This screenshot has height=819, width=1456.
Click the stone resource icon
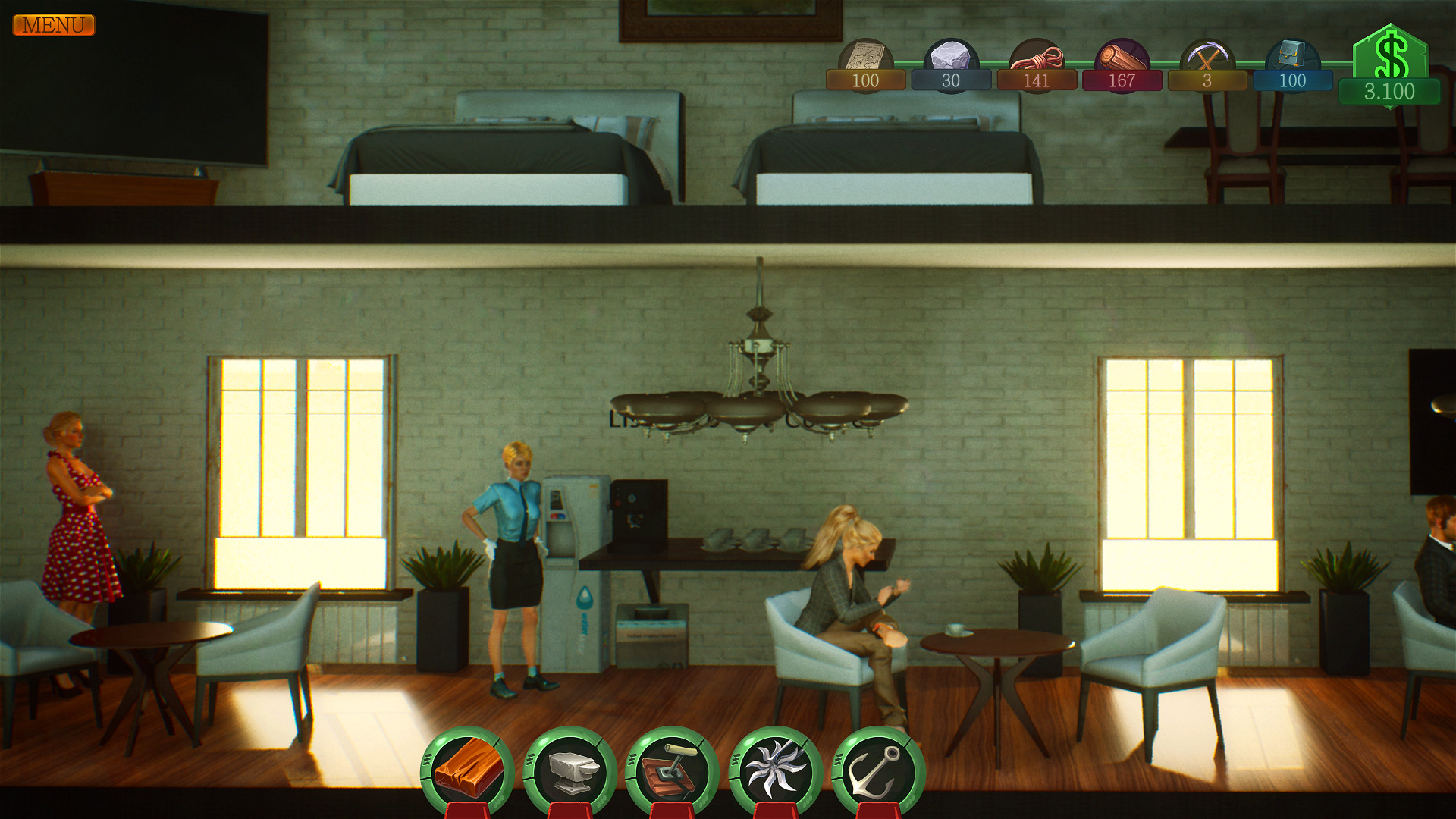click(x=950, y=53)
